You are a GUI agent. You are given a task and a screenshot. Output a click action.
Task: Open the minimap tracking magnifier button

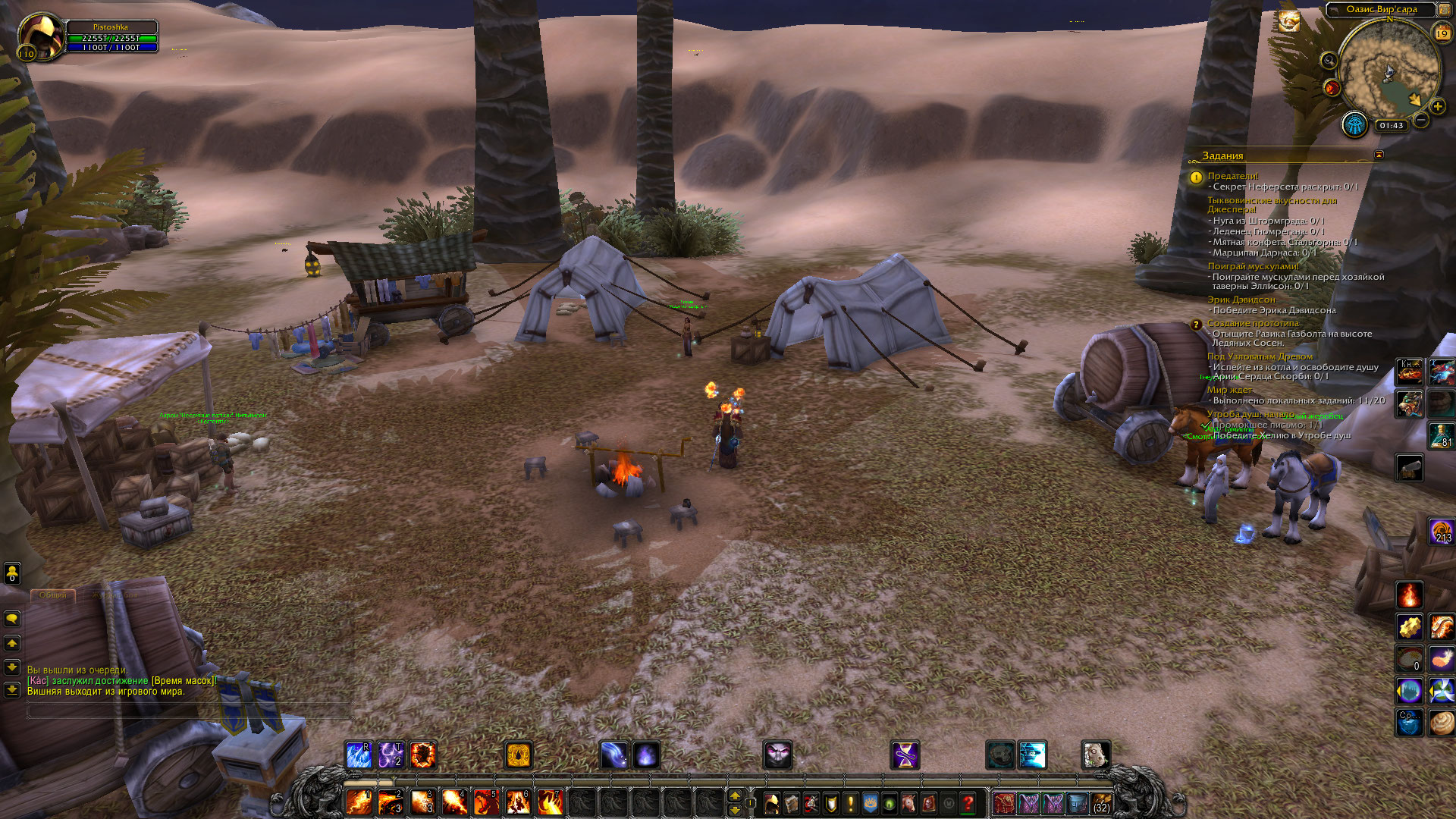1329,61
